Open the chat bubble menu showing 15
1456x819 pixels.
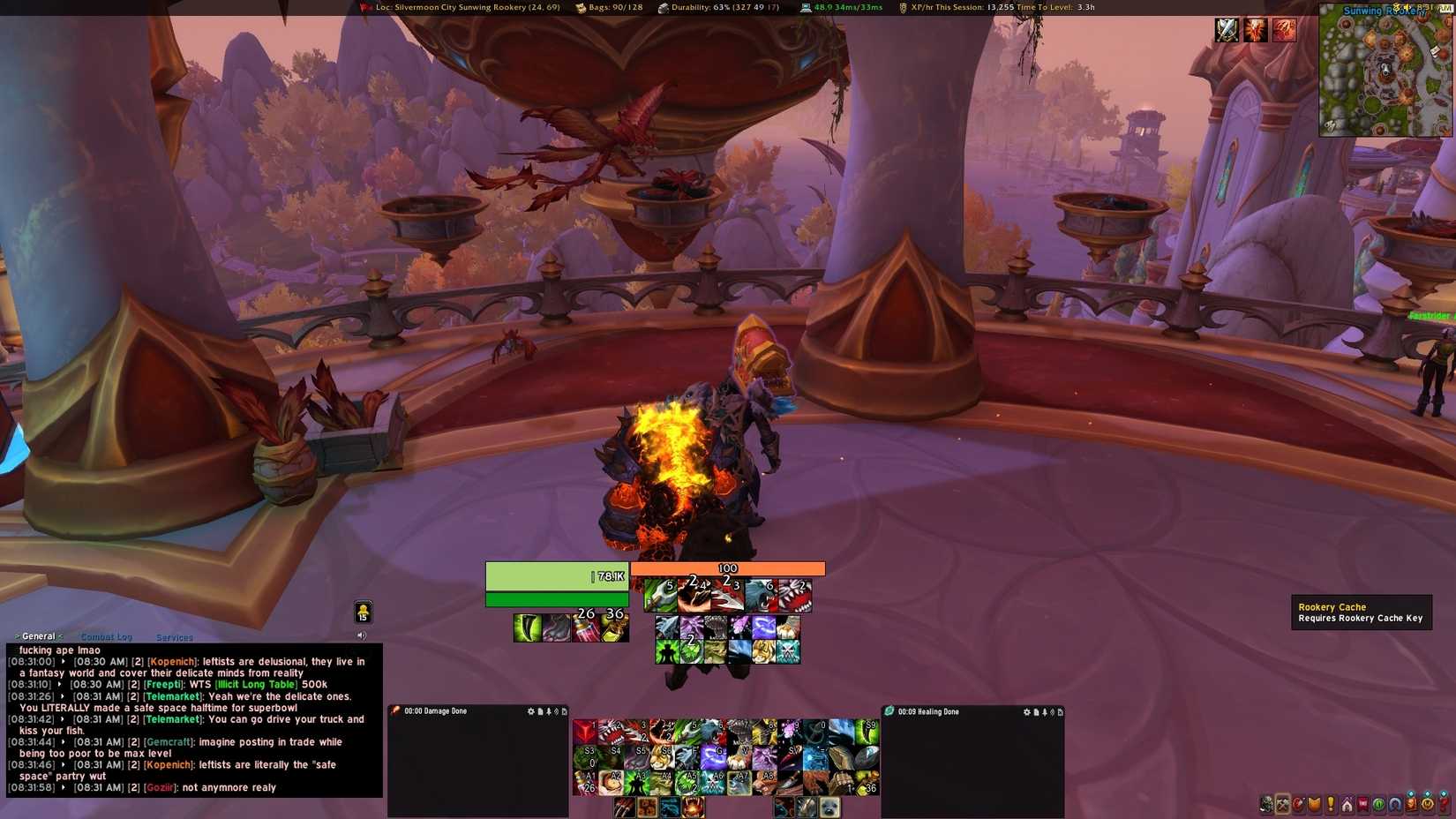364,611
